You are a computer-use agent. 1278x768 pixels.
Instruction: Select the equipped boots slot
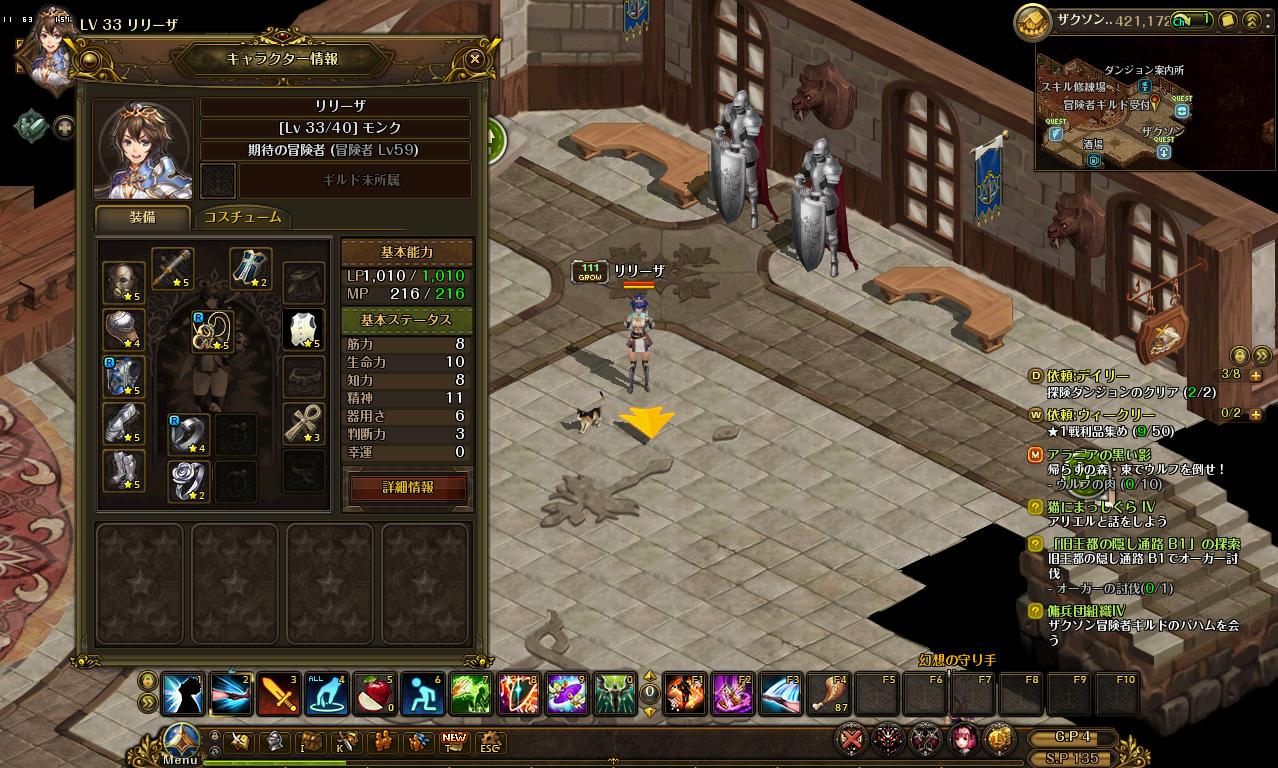click(124, 471)
